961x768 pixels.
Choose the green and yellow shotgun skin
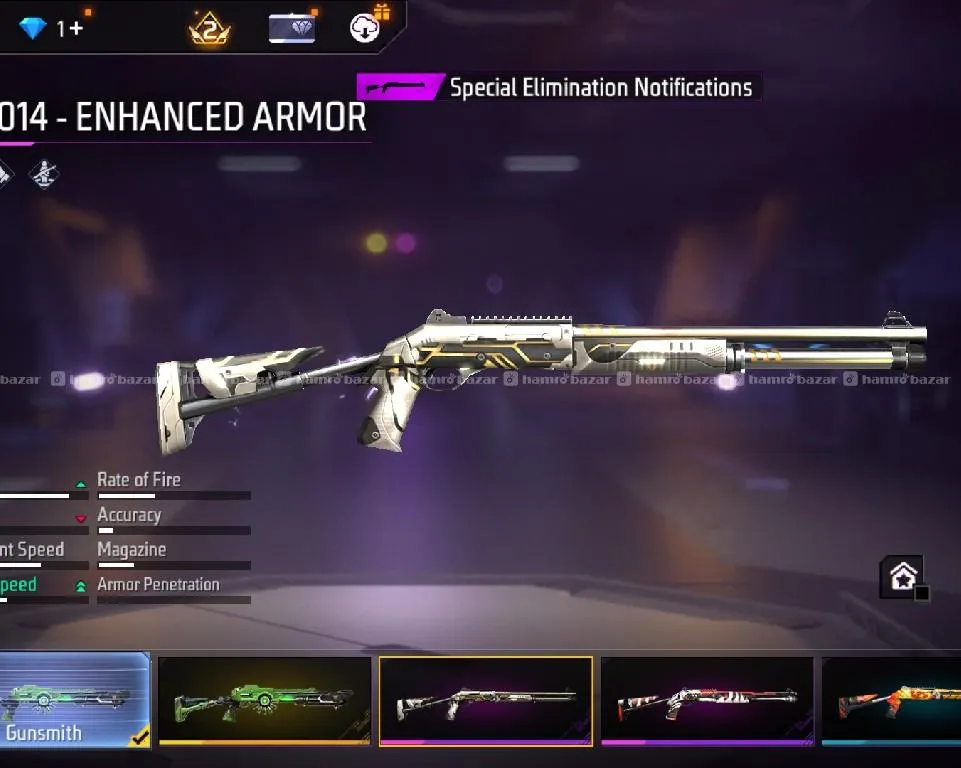(x=265, y=699)
